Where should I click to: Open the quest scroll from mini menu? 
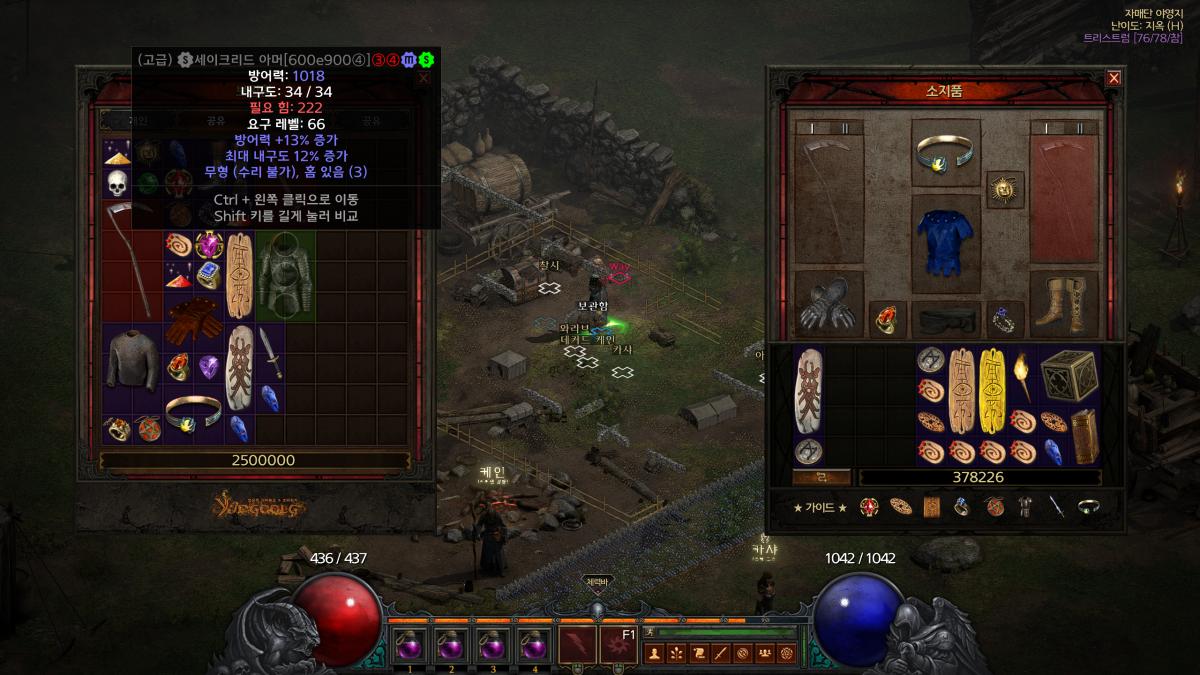699,654
